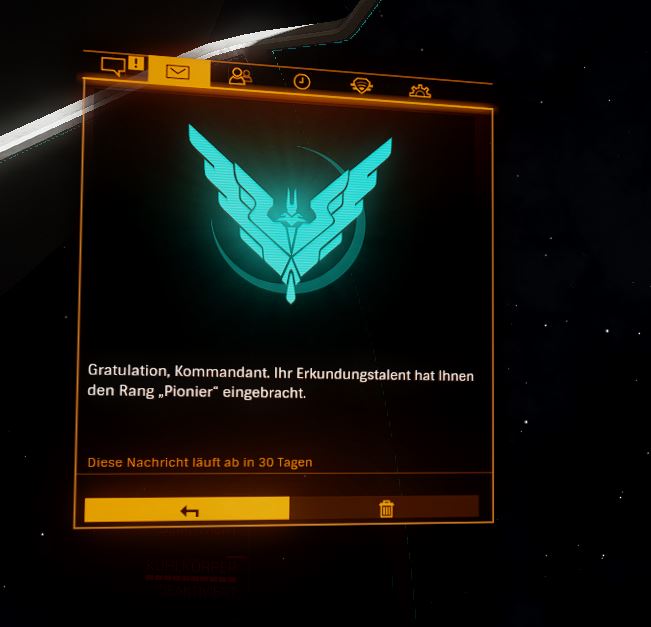Show the clock history tab
The image size is (651, 627).
(x=301, y=82)
